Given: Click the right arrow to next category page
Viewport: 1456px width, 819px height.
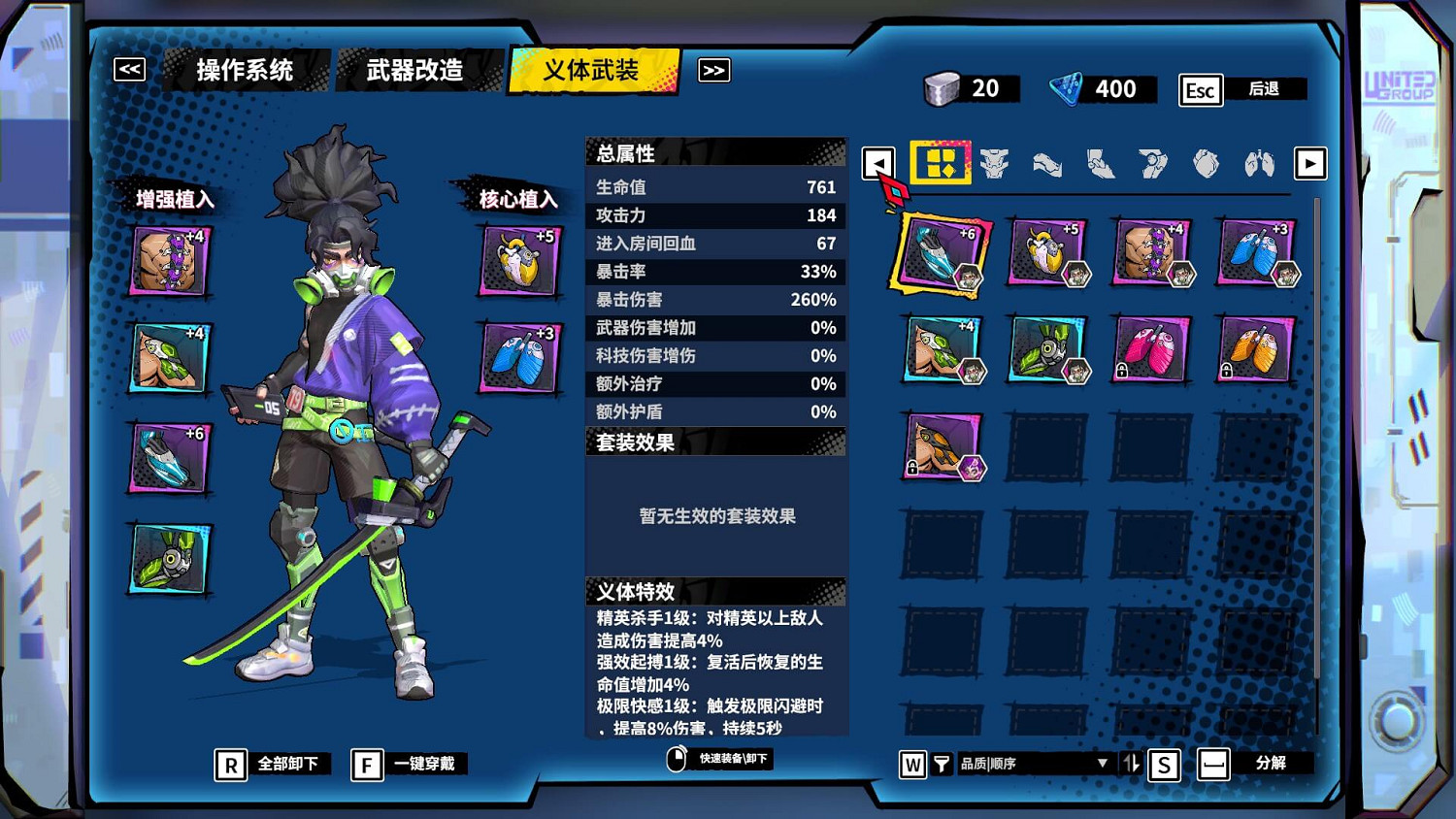Looking at the screenshot, I should (1310, 163).
